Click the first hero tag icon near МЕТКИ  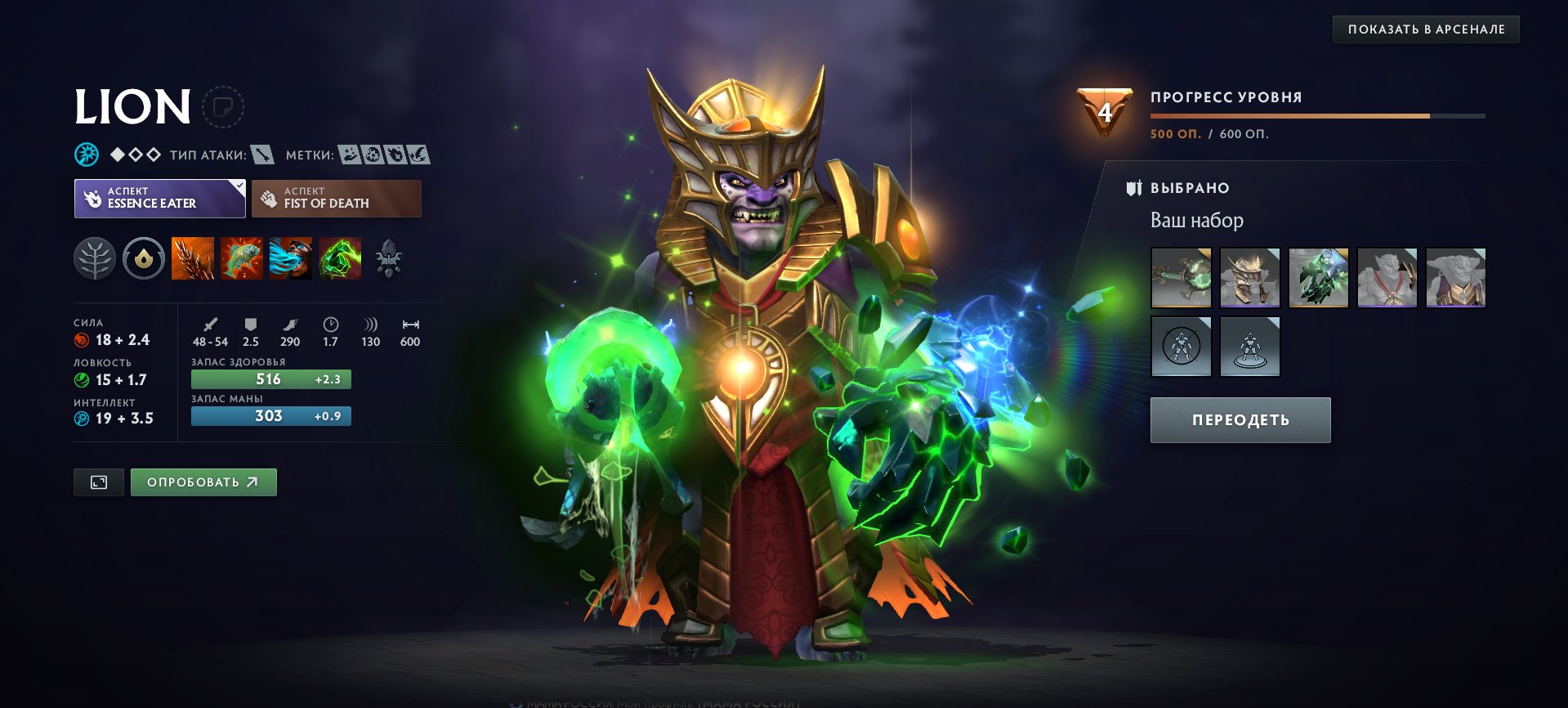coord(351,154)
